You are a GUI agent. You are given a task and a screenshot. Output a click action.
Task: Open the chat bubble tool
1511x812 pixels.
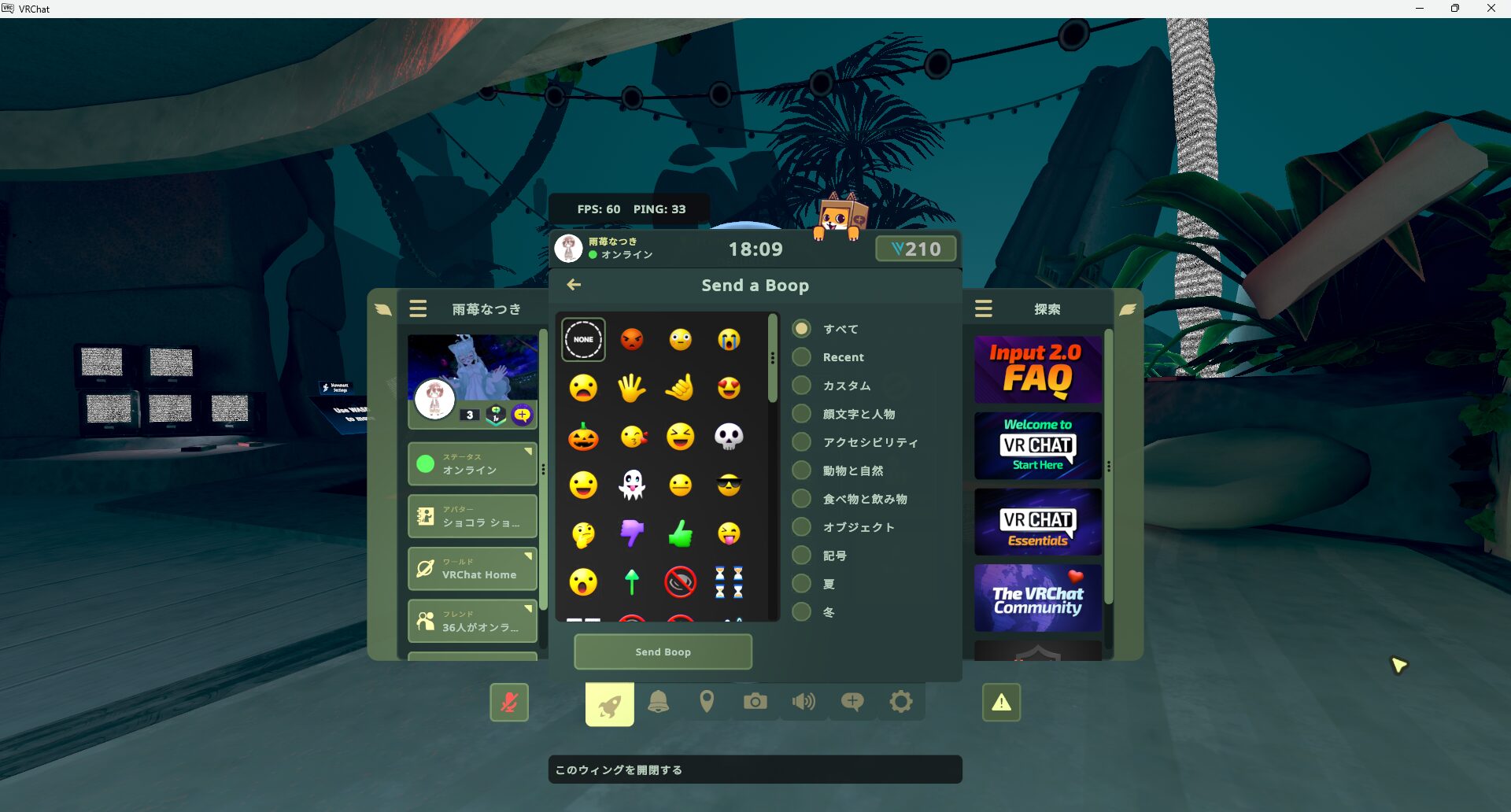[852, 702]
